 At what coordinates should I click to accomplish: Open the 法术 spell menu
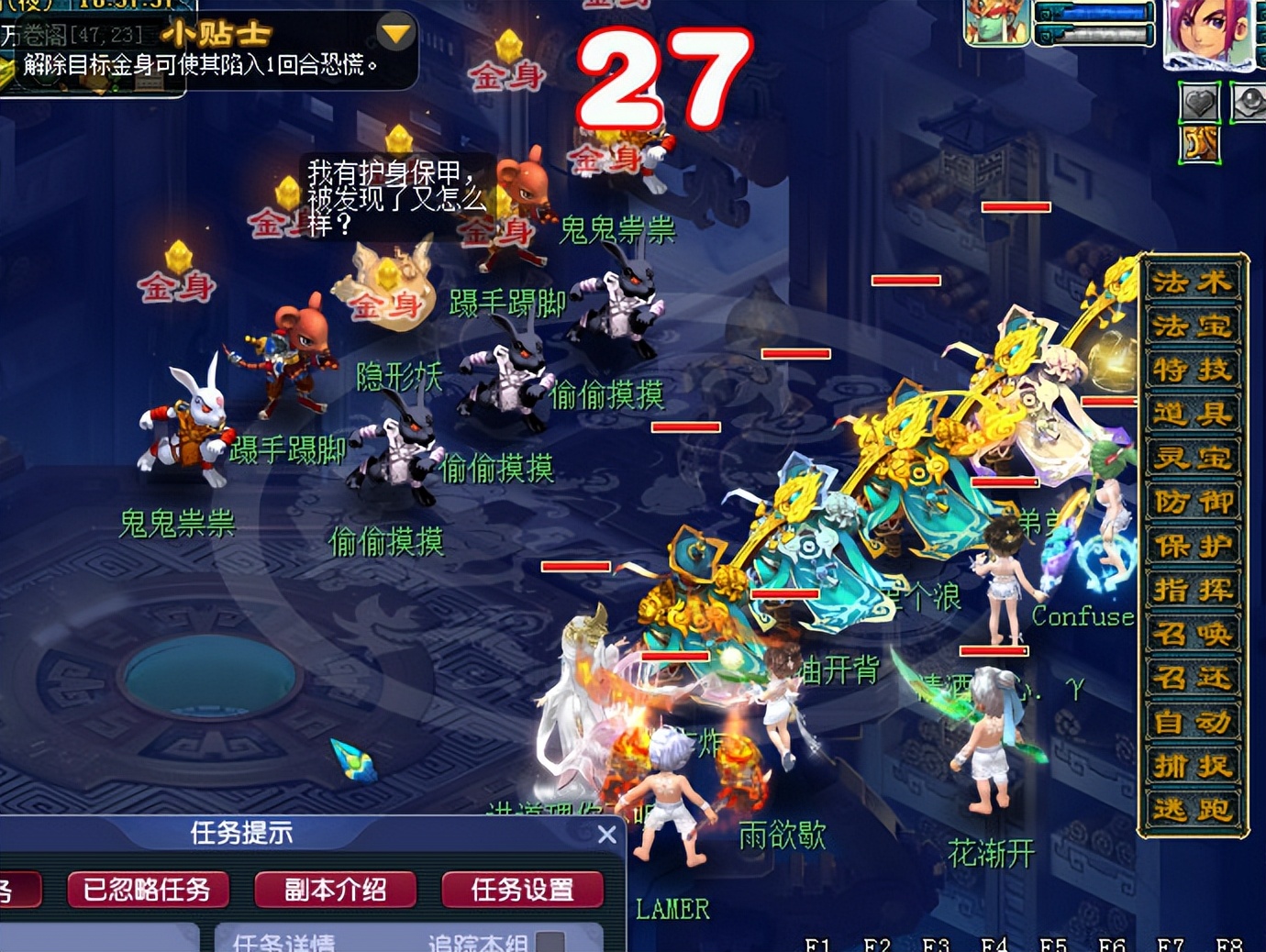click(1192, 282)
